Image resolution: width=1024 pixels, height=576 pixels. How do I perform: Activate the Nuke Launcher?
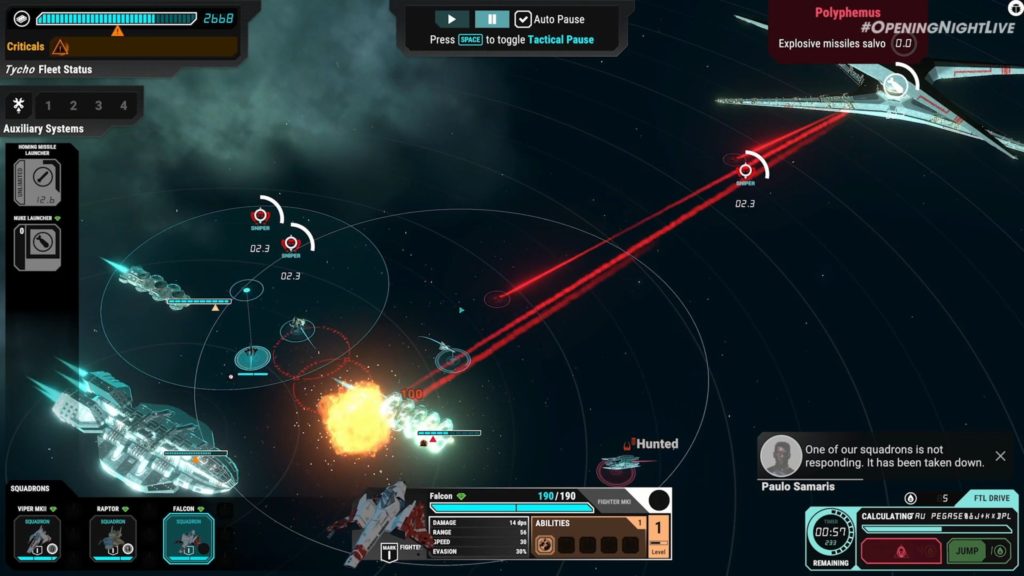[x=38, y=246]
